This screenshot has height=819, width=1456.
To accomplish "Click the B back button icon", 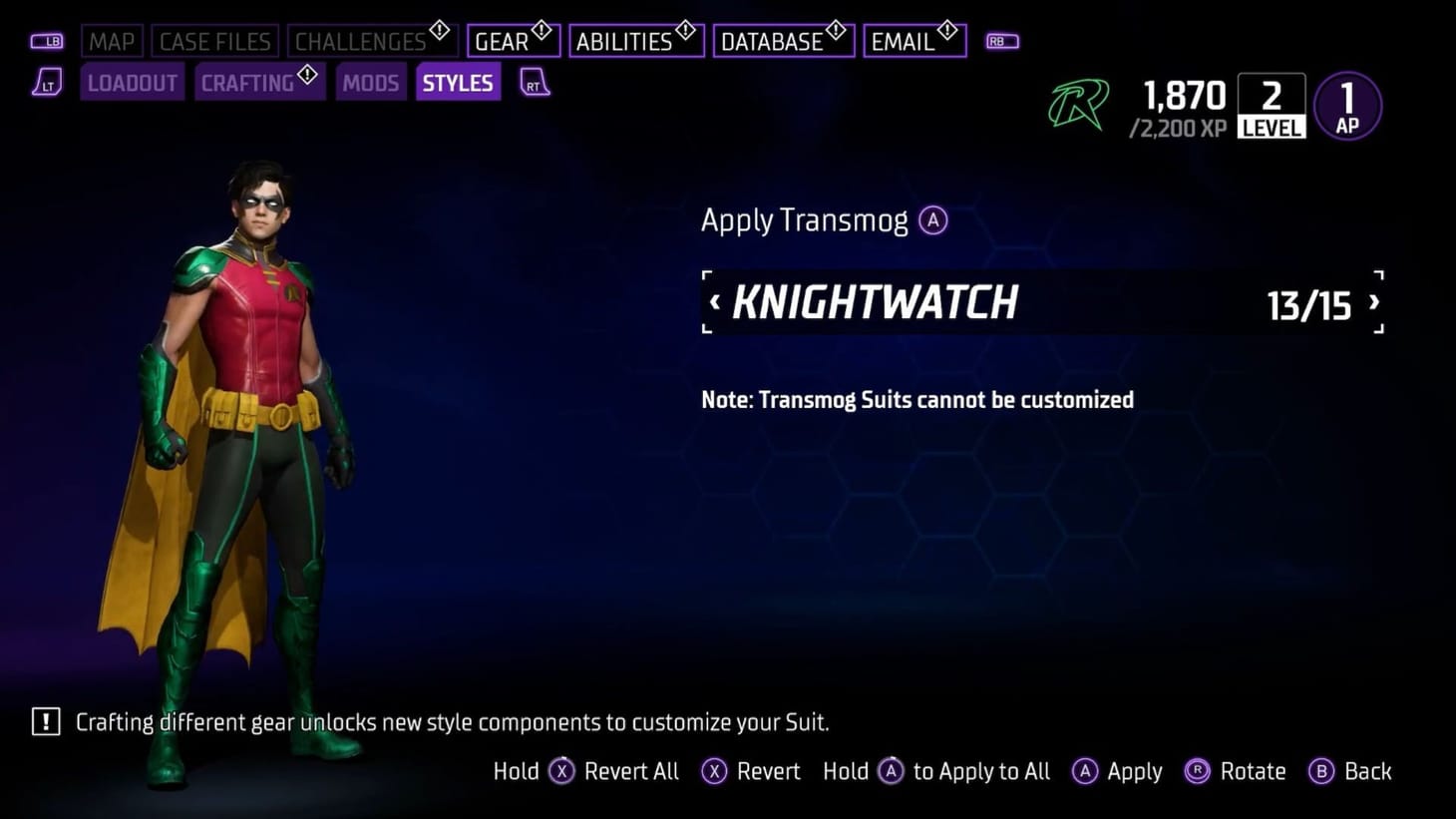I will 1323,771.
